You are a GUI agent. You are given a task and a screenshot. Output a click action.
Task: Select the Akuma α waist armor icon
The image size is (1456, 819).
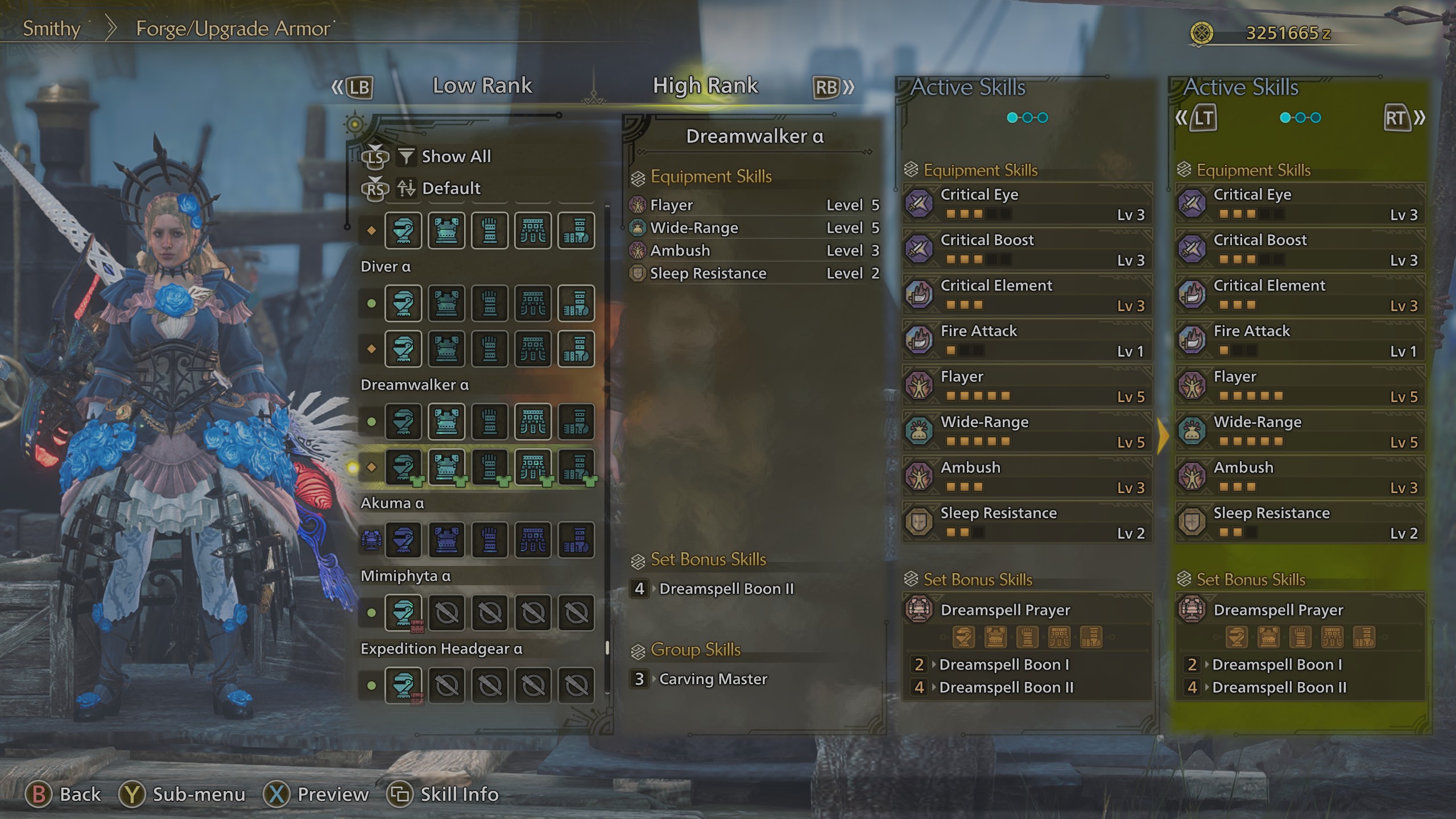point(533,540)
